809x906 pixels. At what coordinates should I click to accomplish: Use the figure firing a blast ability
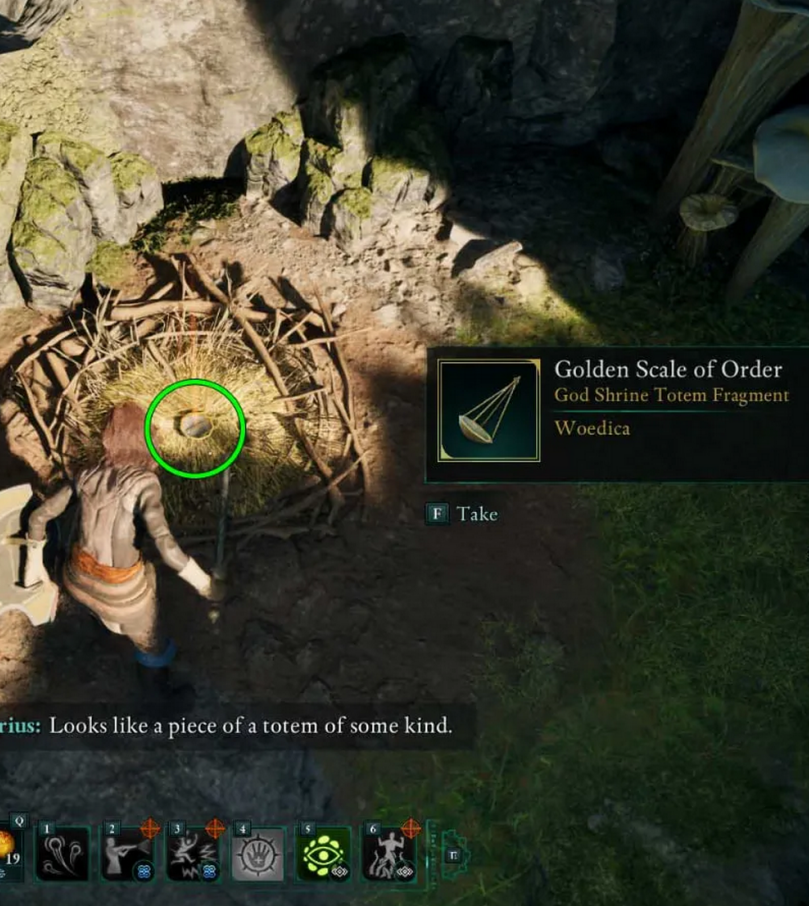click(127, 853)
